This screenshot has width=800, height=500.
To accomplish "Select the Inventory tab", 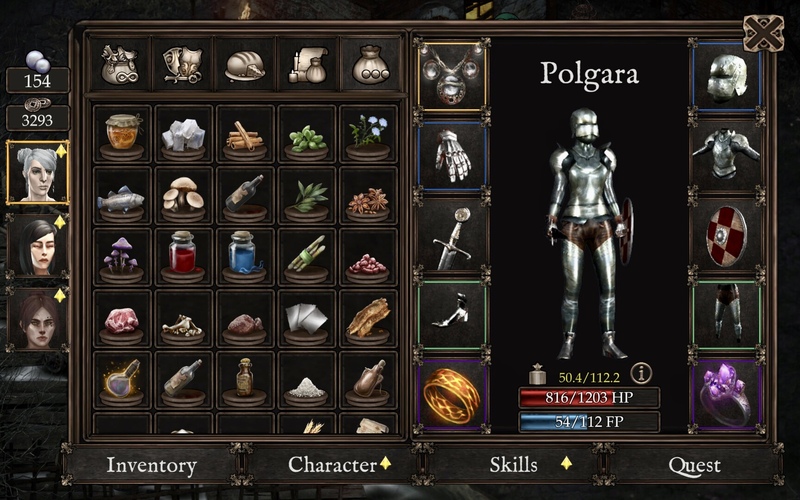I will (151, 466).
